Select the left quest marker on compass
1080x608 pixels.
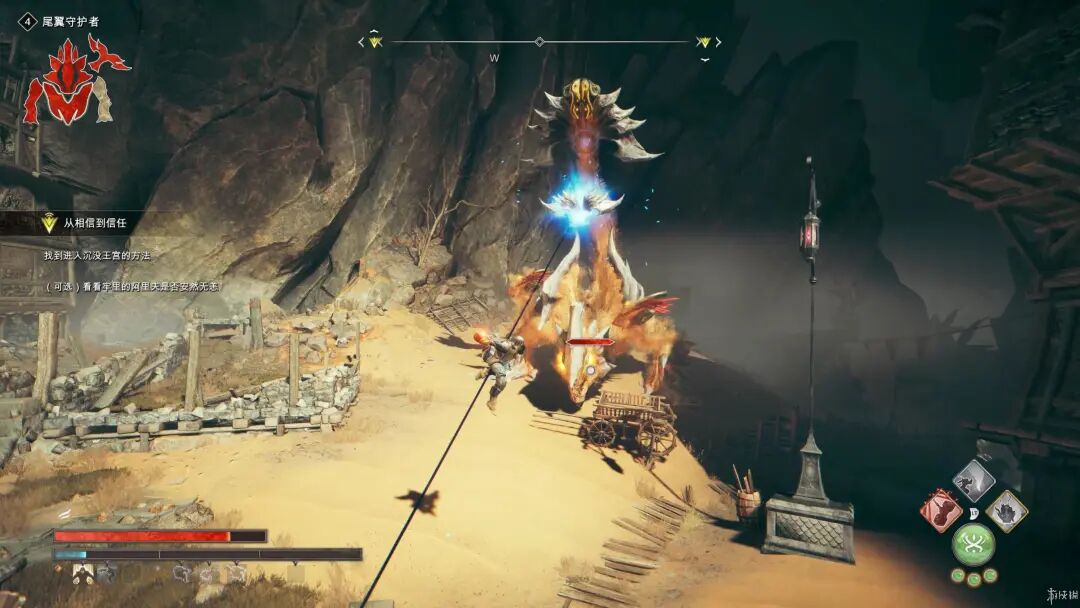pos(375,42)
